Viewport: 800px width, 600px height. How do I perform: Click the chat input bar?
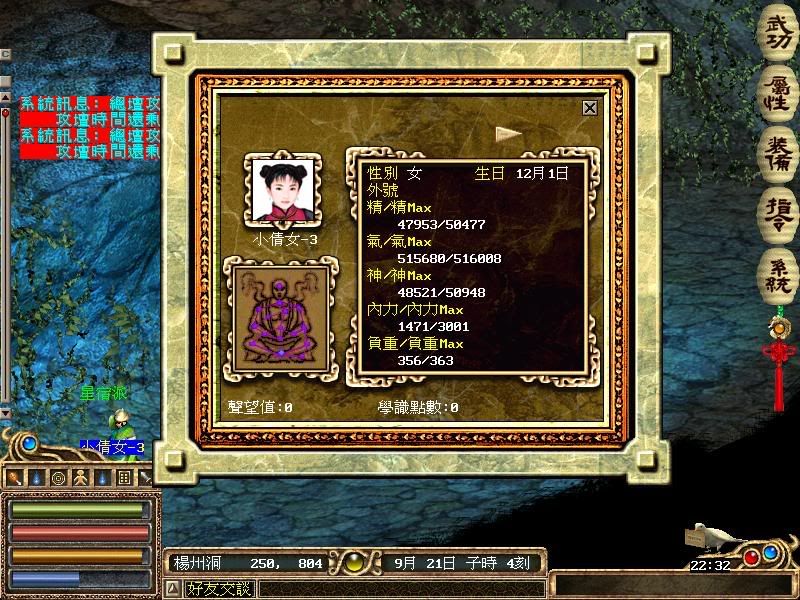click(400, 588)
